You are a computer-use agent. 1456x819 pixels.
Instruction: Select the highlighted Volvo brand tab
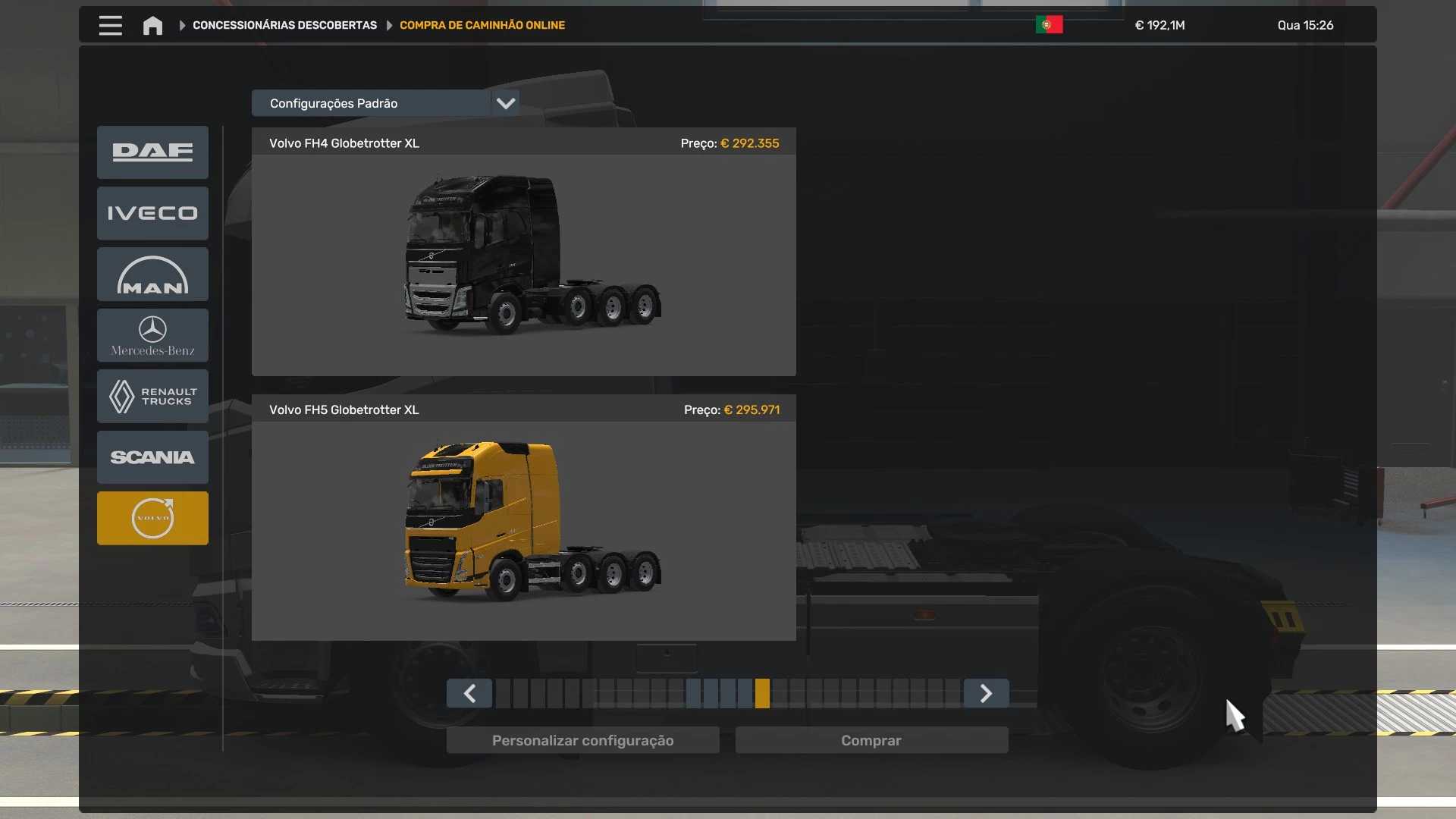coord(152,519)
